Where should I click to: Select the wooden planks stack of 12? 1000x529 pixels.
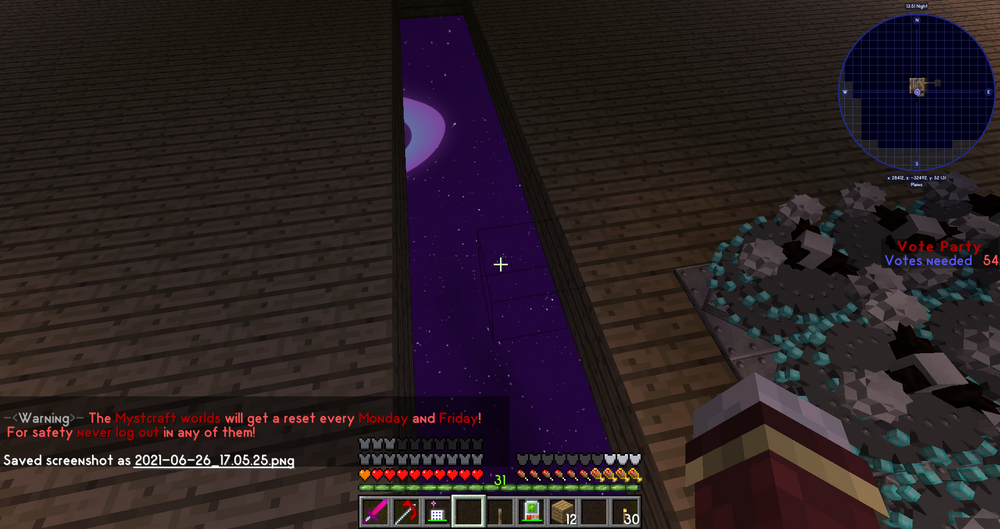(563, 512)
